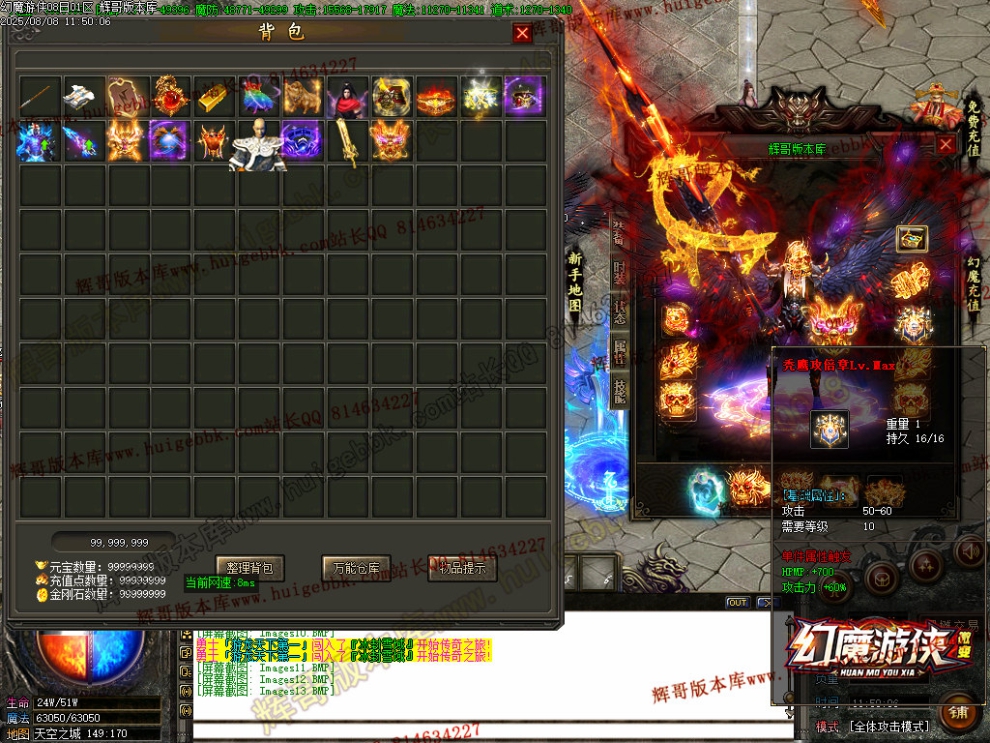Switch to the 技能 skills tab

point(619,390)
